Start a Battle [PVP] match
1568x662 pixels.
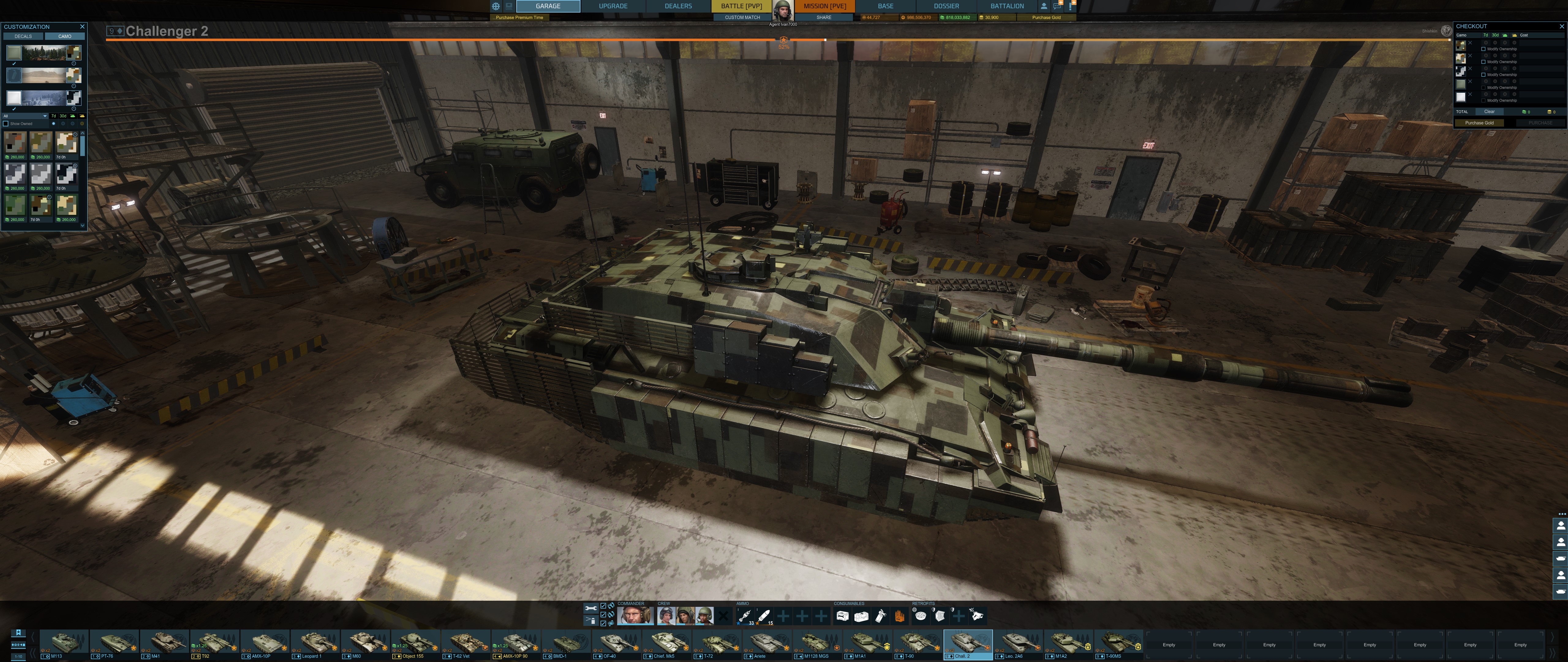click(x=741, y=6)
